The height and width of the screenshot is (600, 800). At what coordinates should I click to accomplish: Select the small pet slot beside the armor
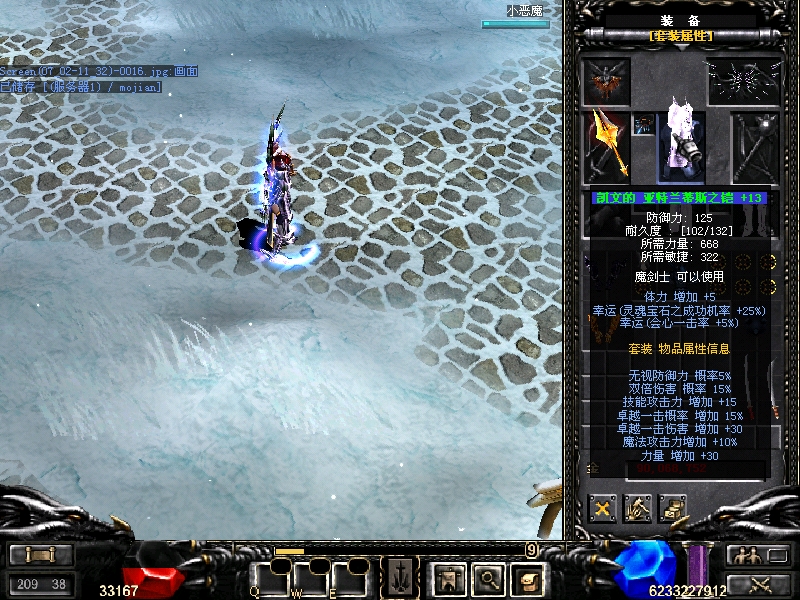click(x=643, y=124)
